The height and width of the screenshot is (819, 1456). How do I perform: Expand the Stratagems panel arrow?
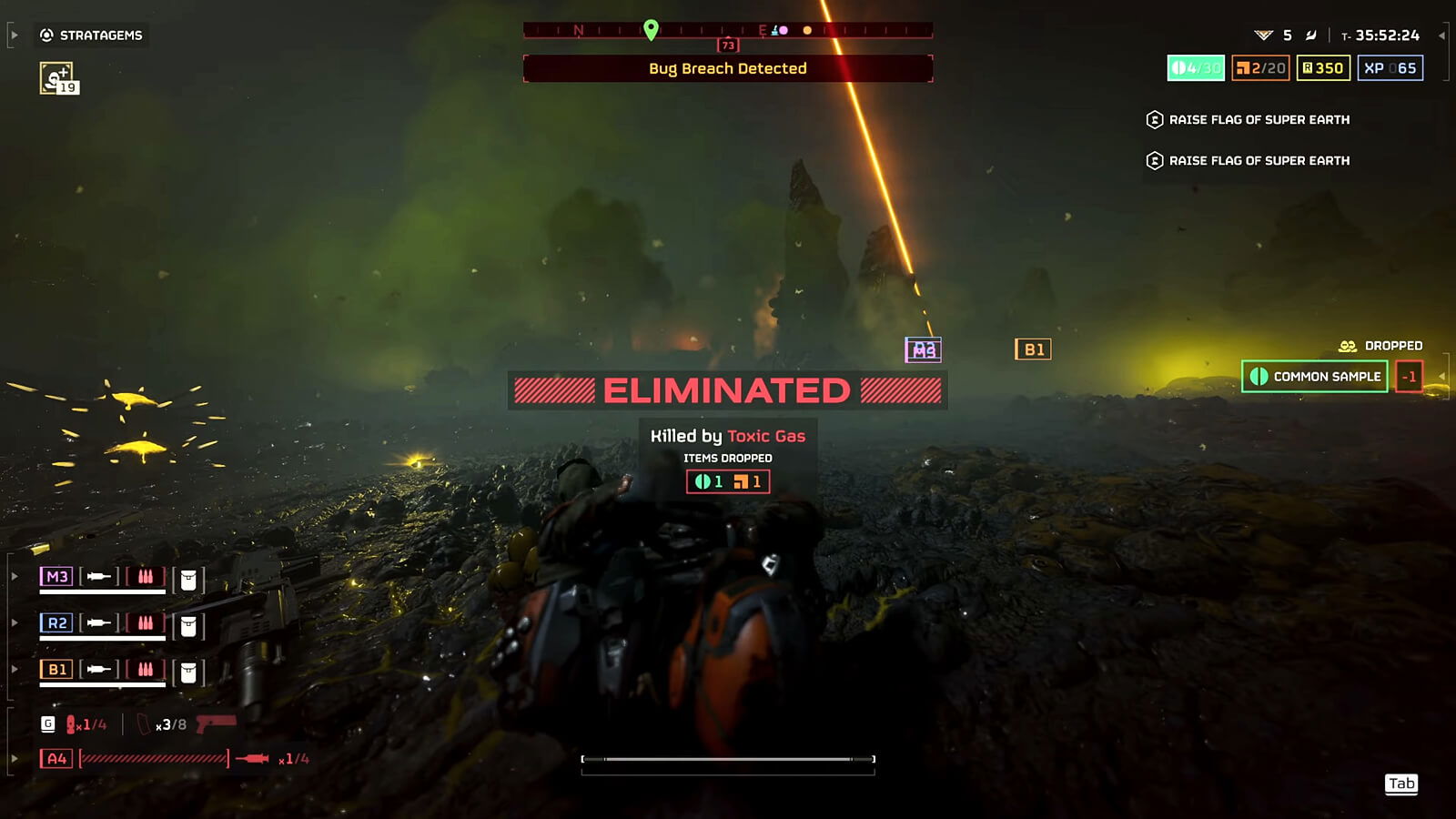[13, 36]
